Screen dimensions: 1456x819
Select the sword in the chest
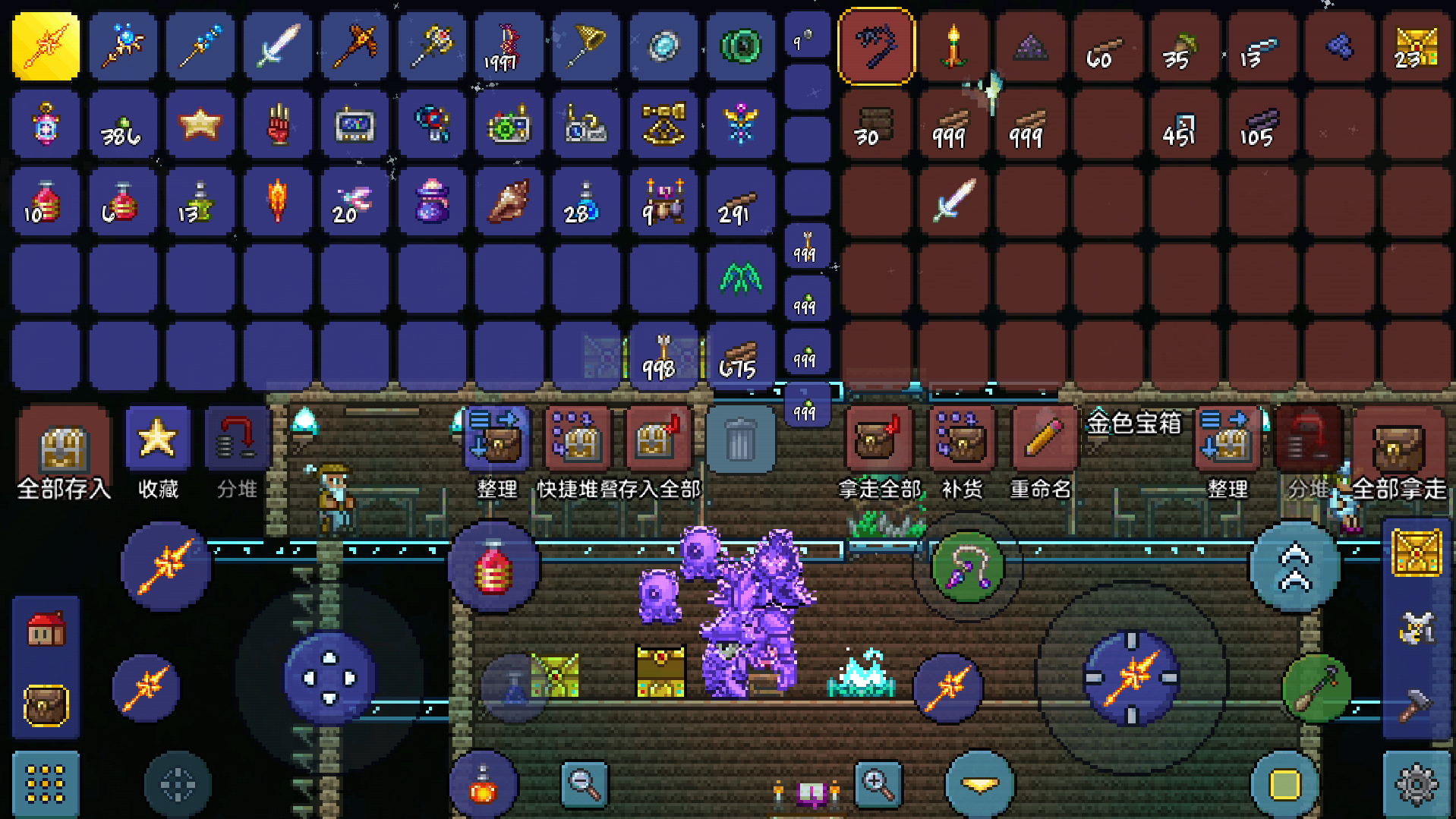(x=953, y=200)
